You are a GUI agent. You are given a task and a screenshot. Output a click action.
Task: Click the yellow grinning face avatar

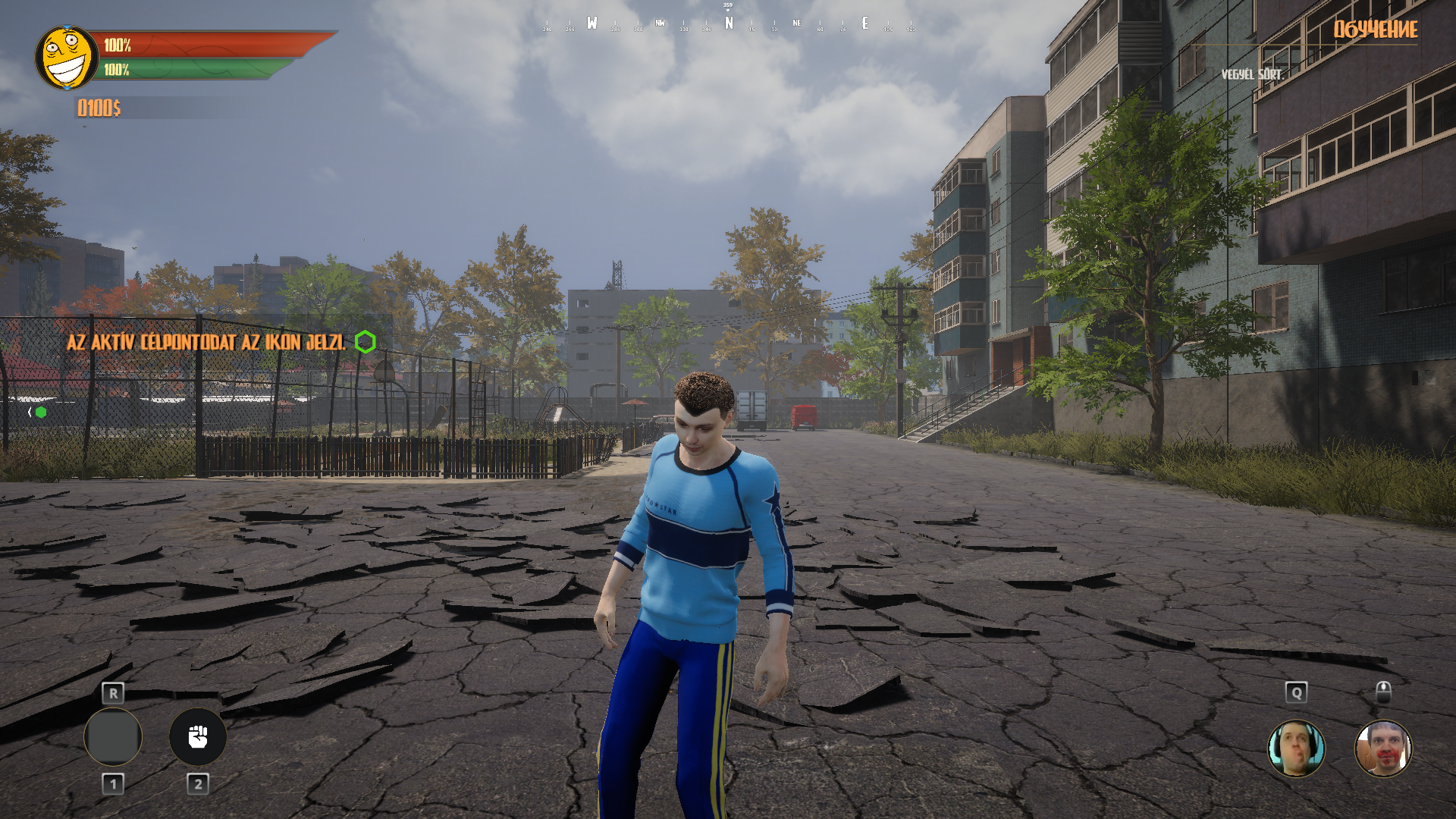pos(67,58)
